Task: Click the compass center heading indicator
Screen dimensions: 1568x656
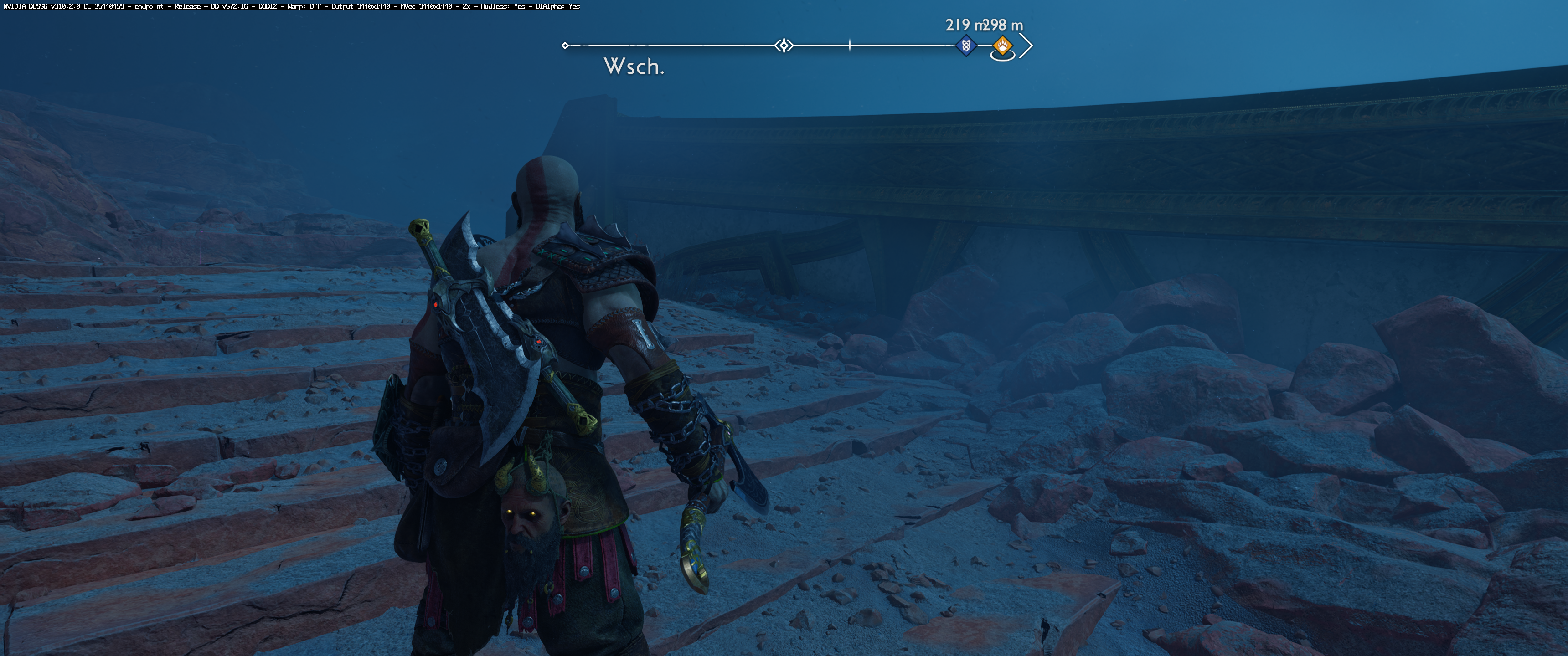Action: pyautogui.click(x=784, y=46)
